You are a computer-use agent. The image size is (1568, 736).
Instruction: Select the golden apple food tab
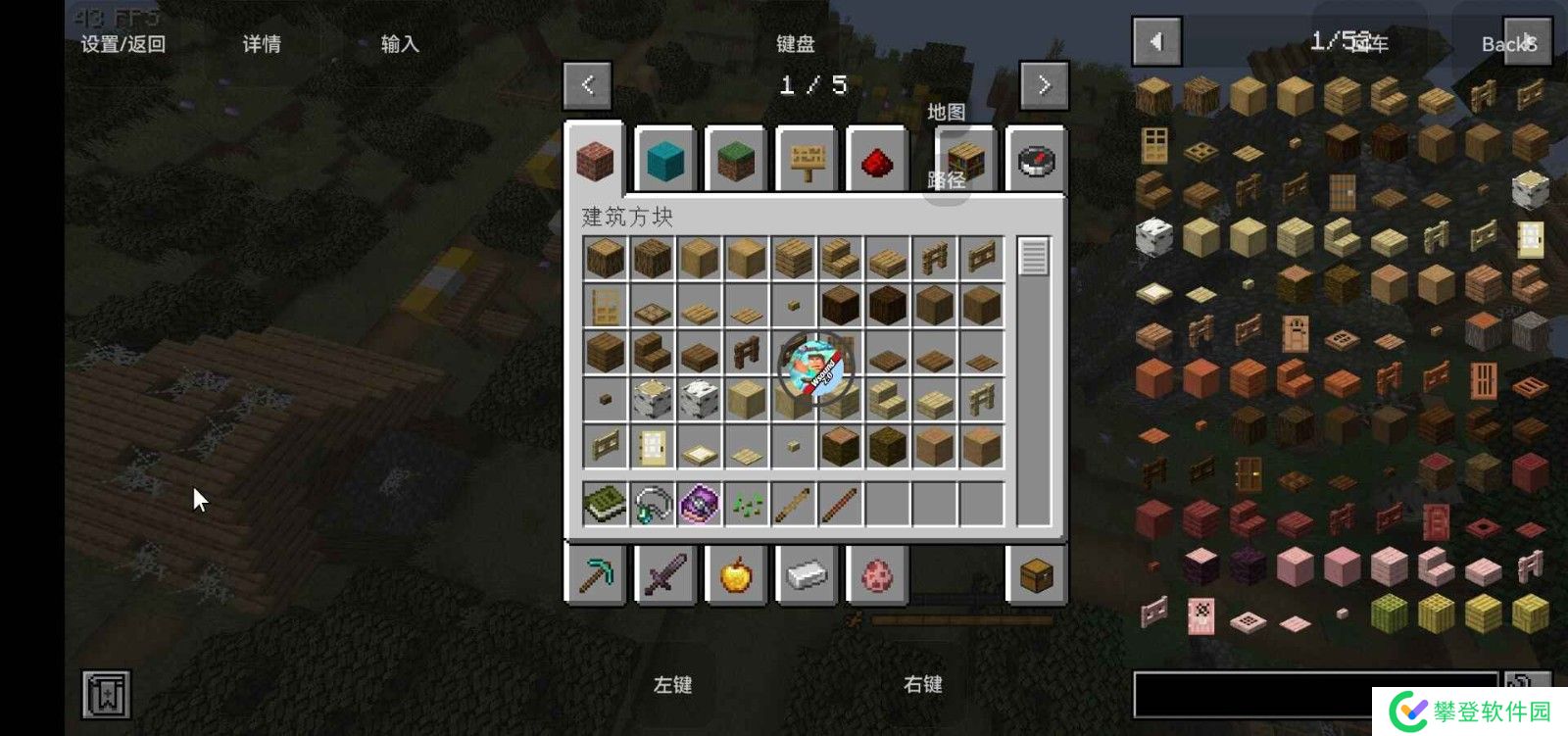coord(736,574)
